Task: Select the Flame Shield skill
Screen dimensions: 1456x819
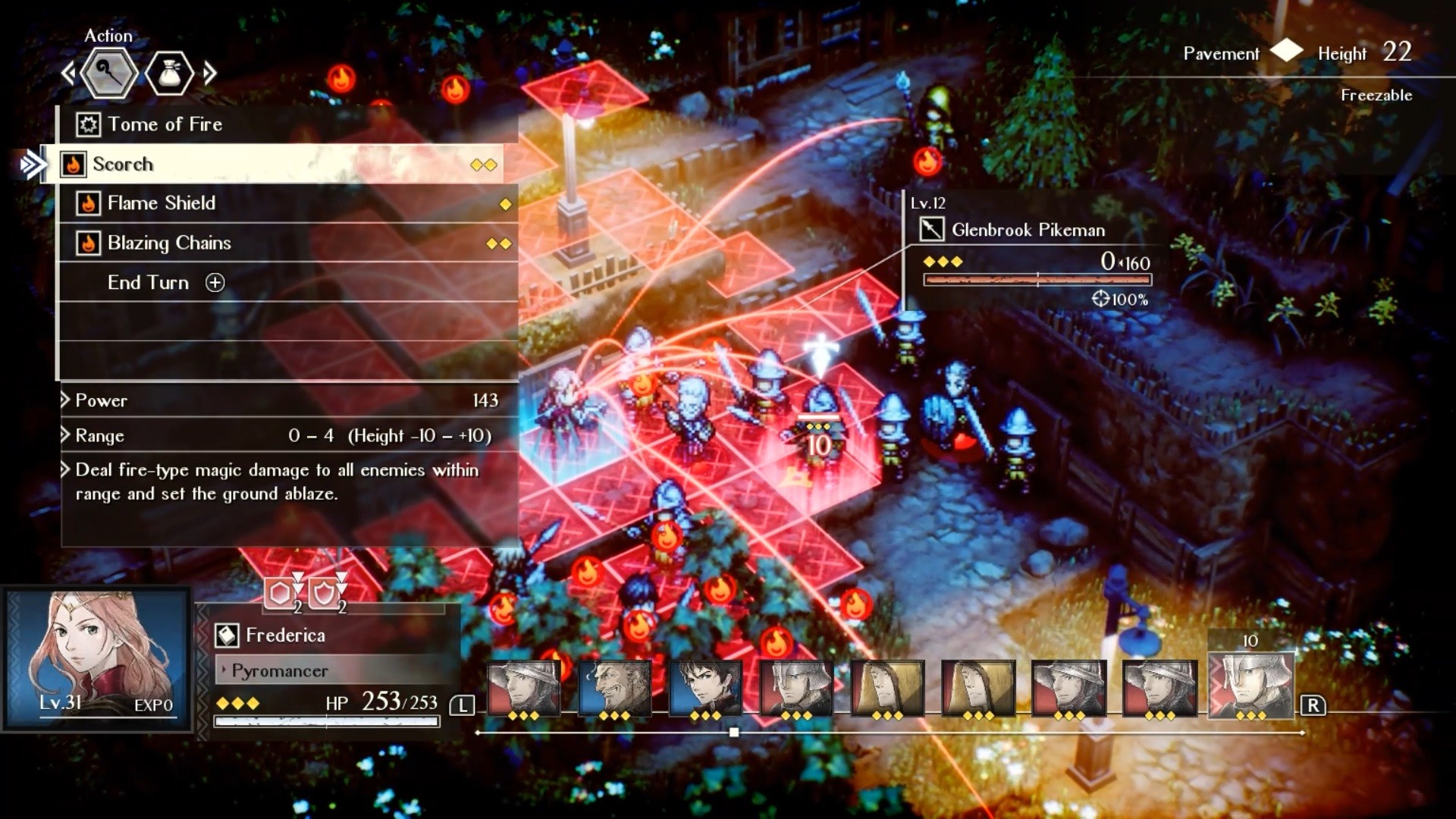Action: (x=162, y=203)
